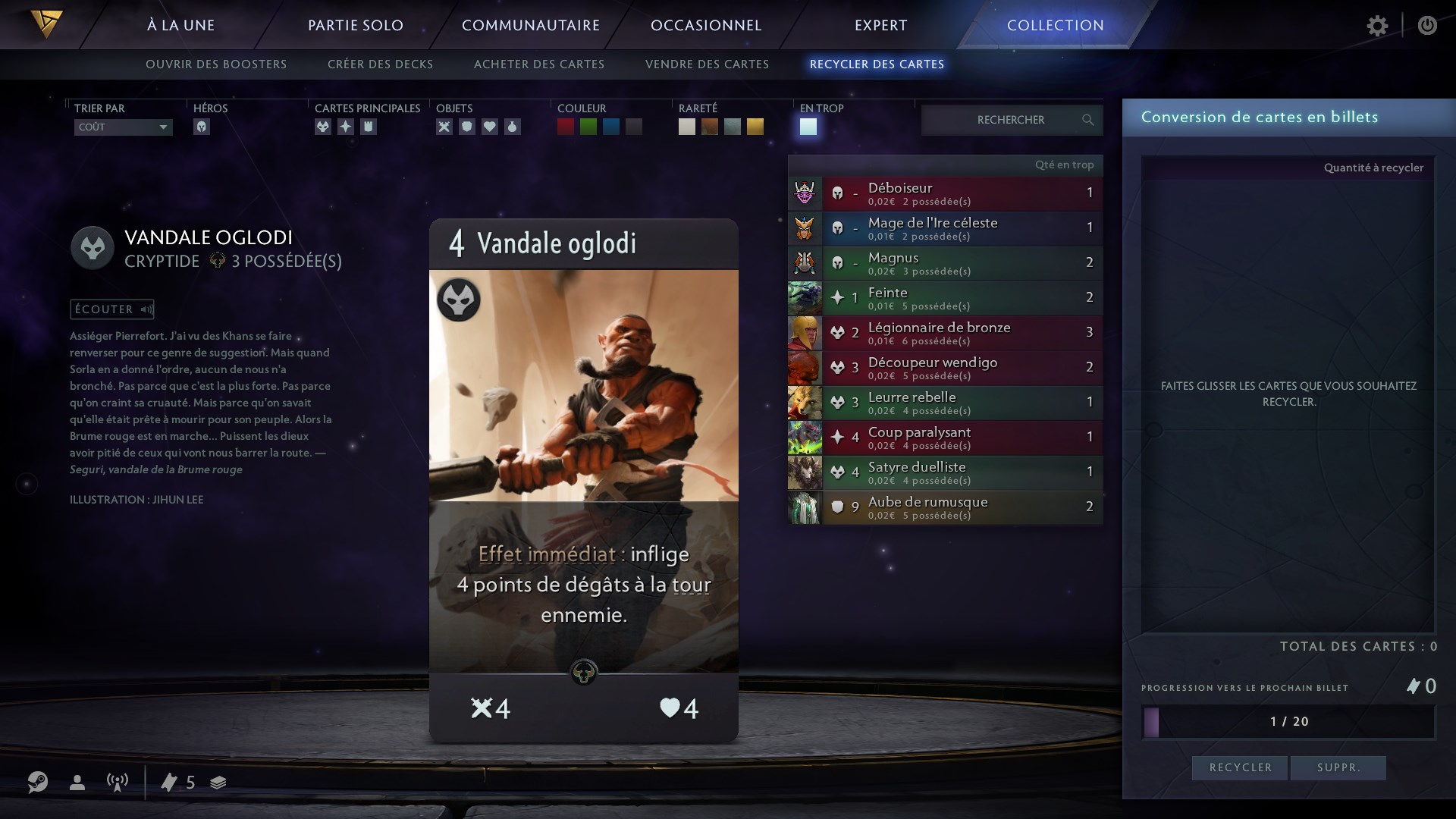The image size is (1456, 819).
Task: Filter consumables with potion flask icon
Action: click(x=513, y=127)
